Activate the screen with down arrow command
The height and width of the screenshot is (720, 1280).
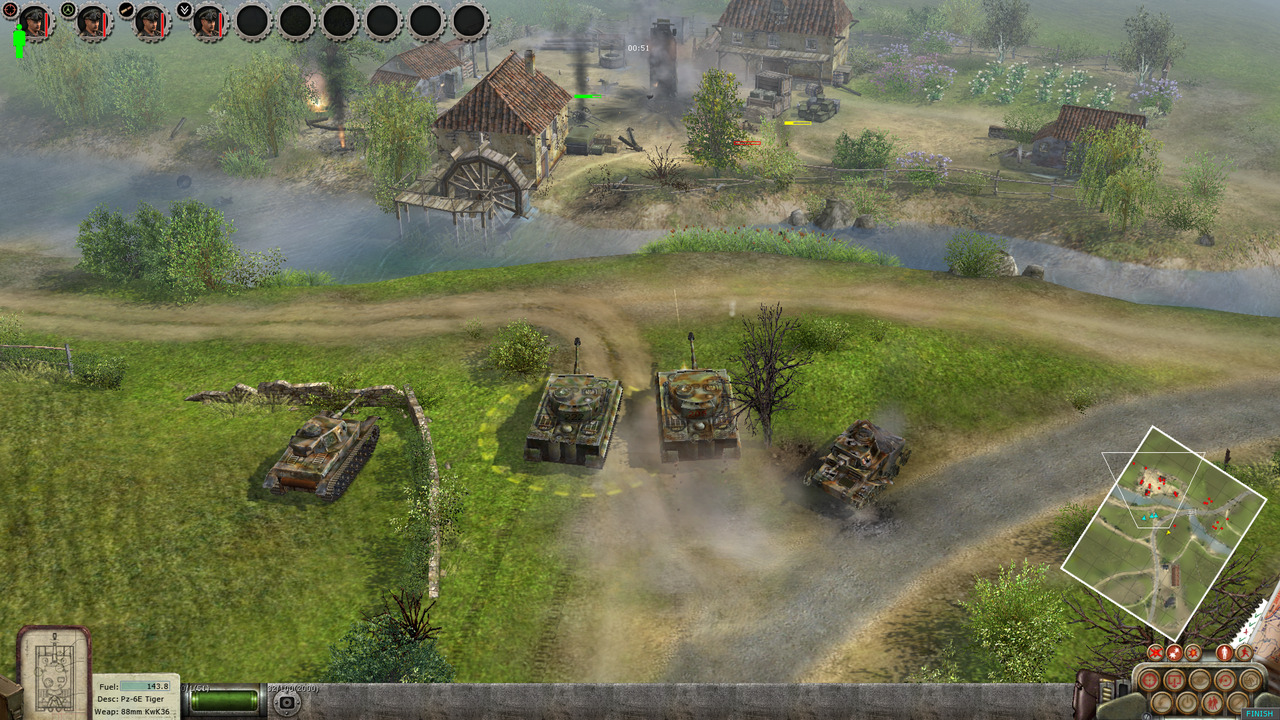point(1174,680)
